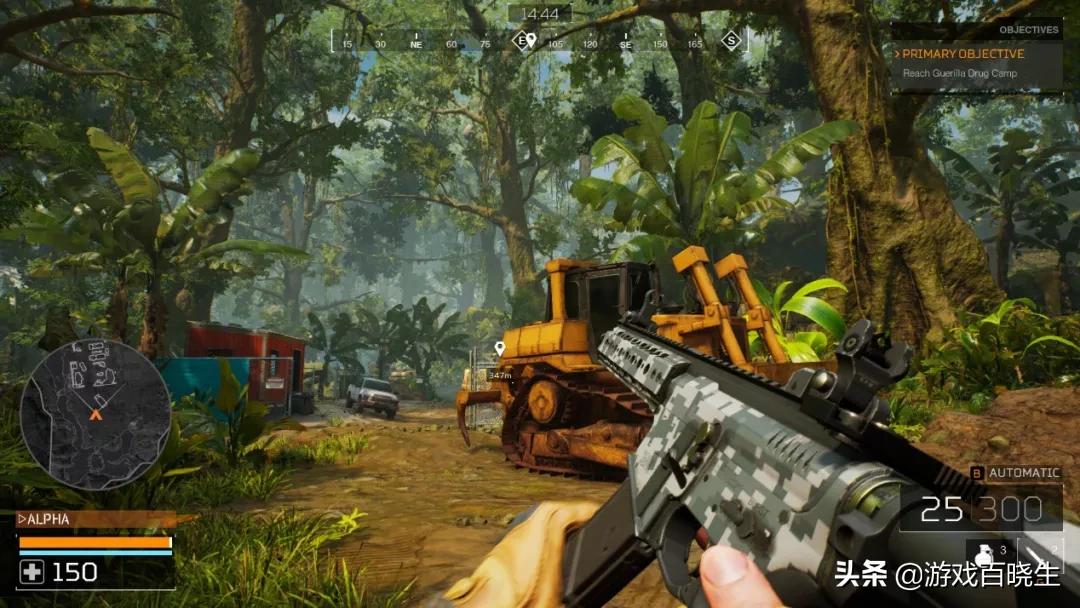Screen dimensions: 1080x608
Task: Open the circular minimap
Action: point(95,414)
